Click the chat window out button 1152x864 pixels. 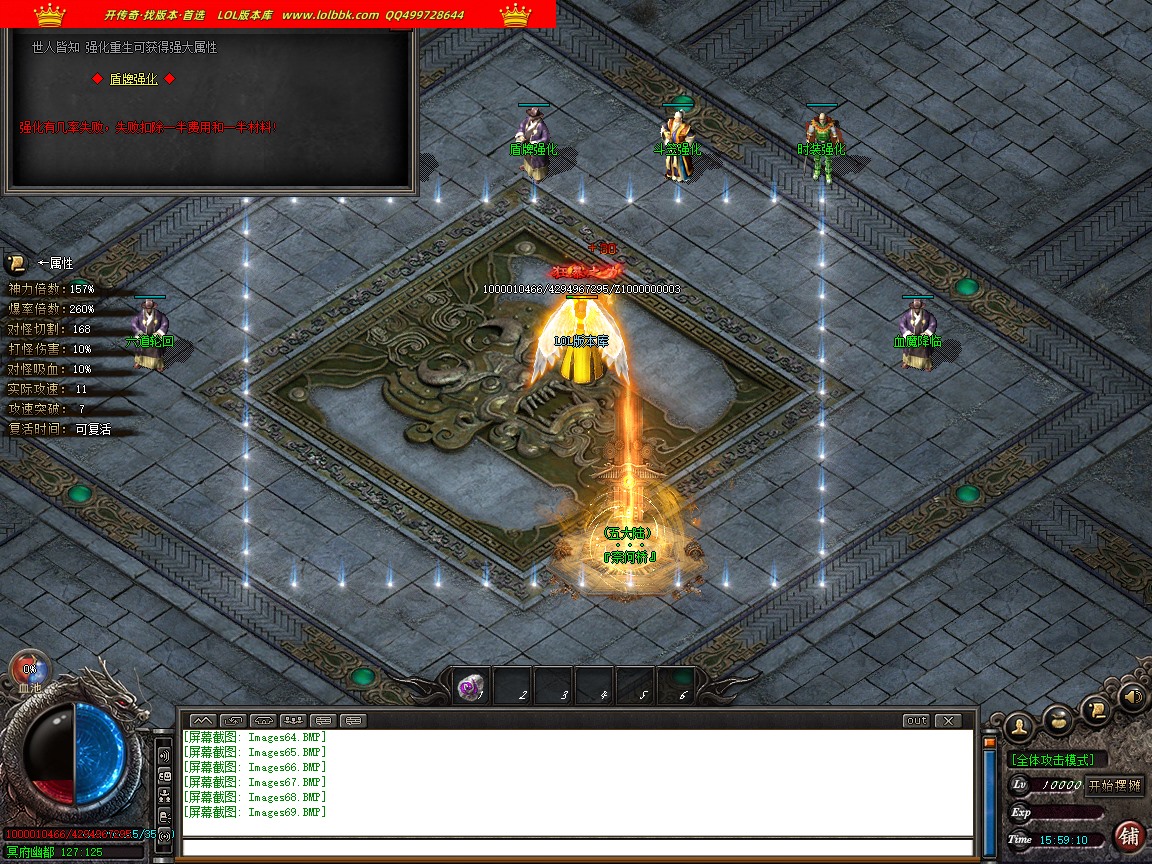(916, 720)
